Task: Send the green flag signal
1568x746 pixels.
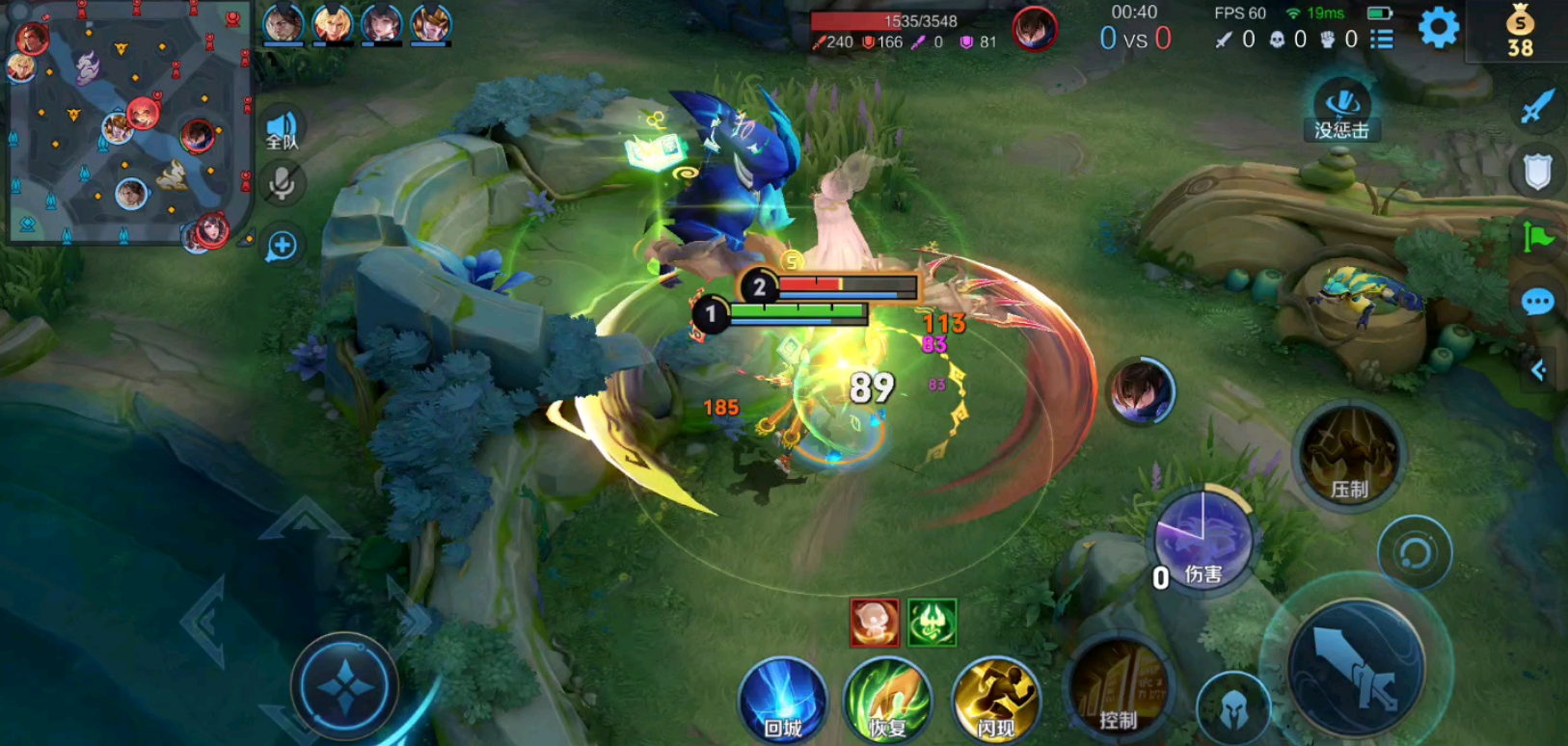Action: (1537, 237)
